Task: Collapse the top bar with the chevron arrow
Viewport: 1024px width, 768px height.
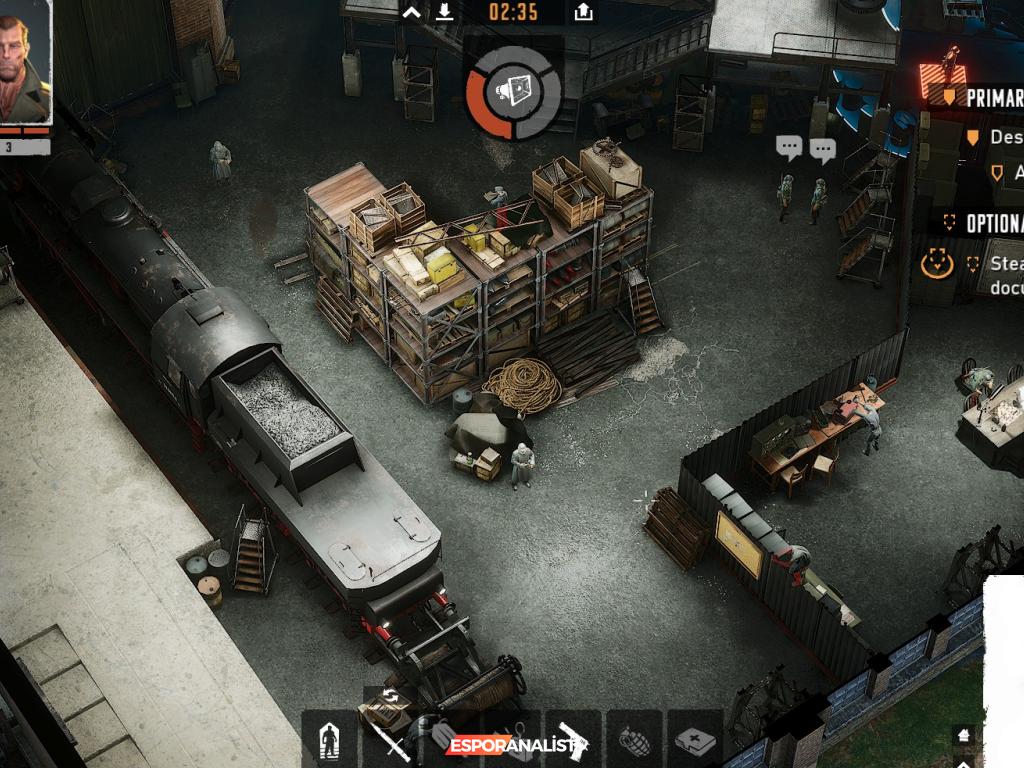Action: click(411, 12)
